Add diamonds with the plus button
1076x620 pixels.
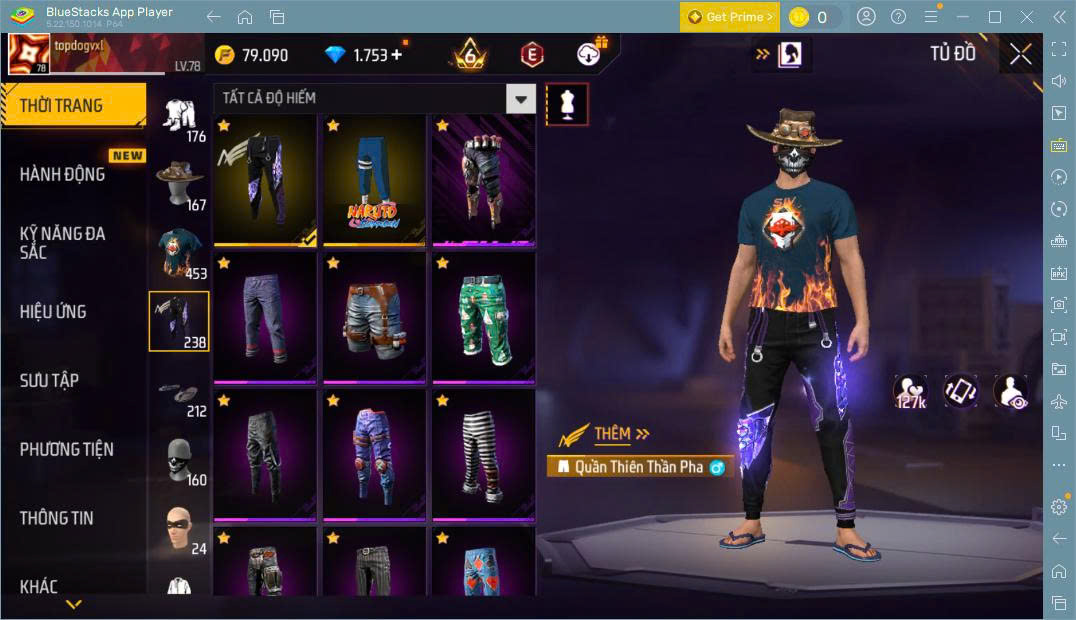click(x=397, y=55)
